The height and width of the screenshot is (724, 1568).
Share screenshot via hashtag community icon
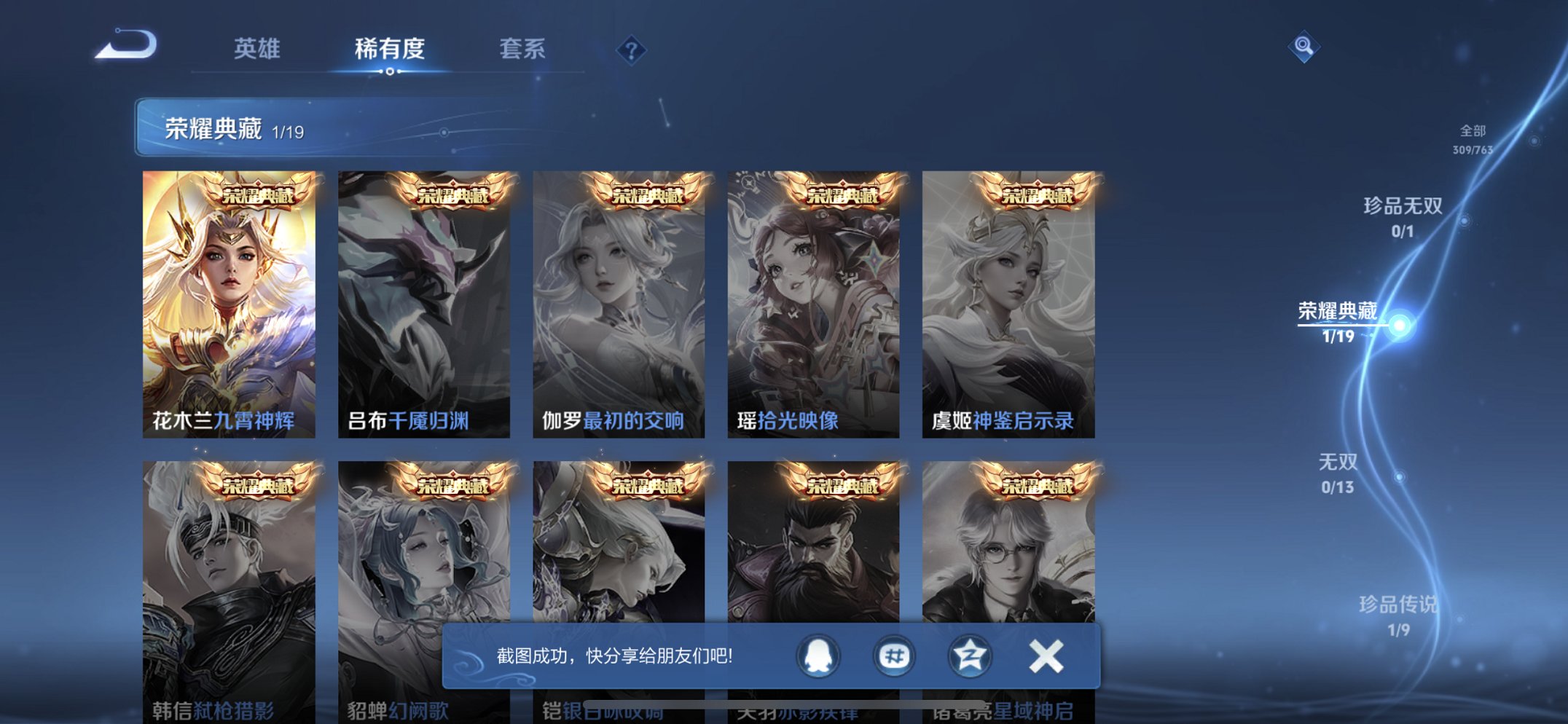pos(895,656)
